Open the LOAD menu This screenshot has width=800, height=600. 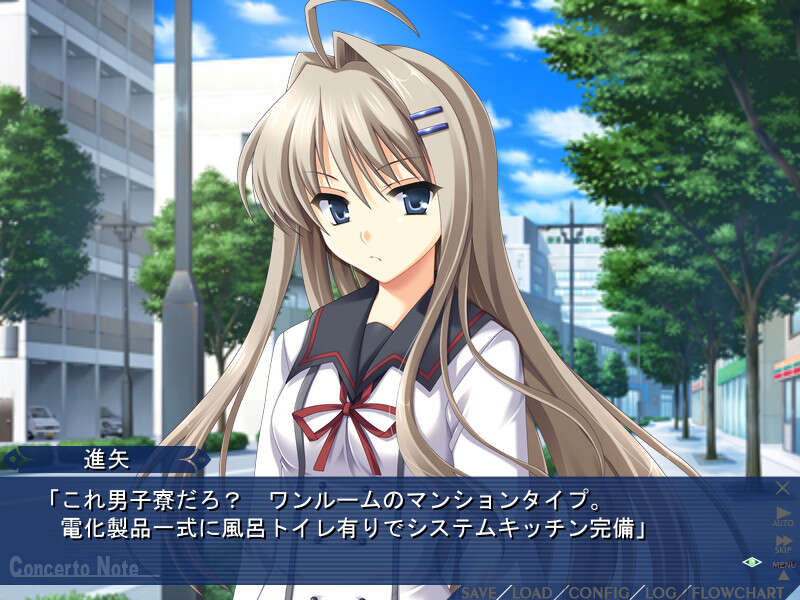(x=532, y=592)
